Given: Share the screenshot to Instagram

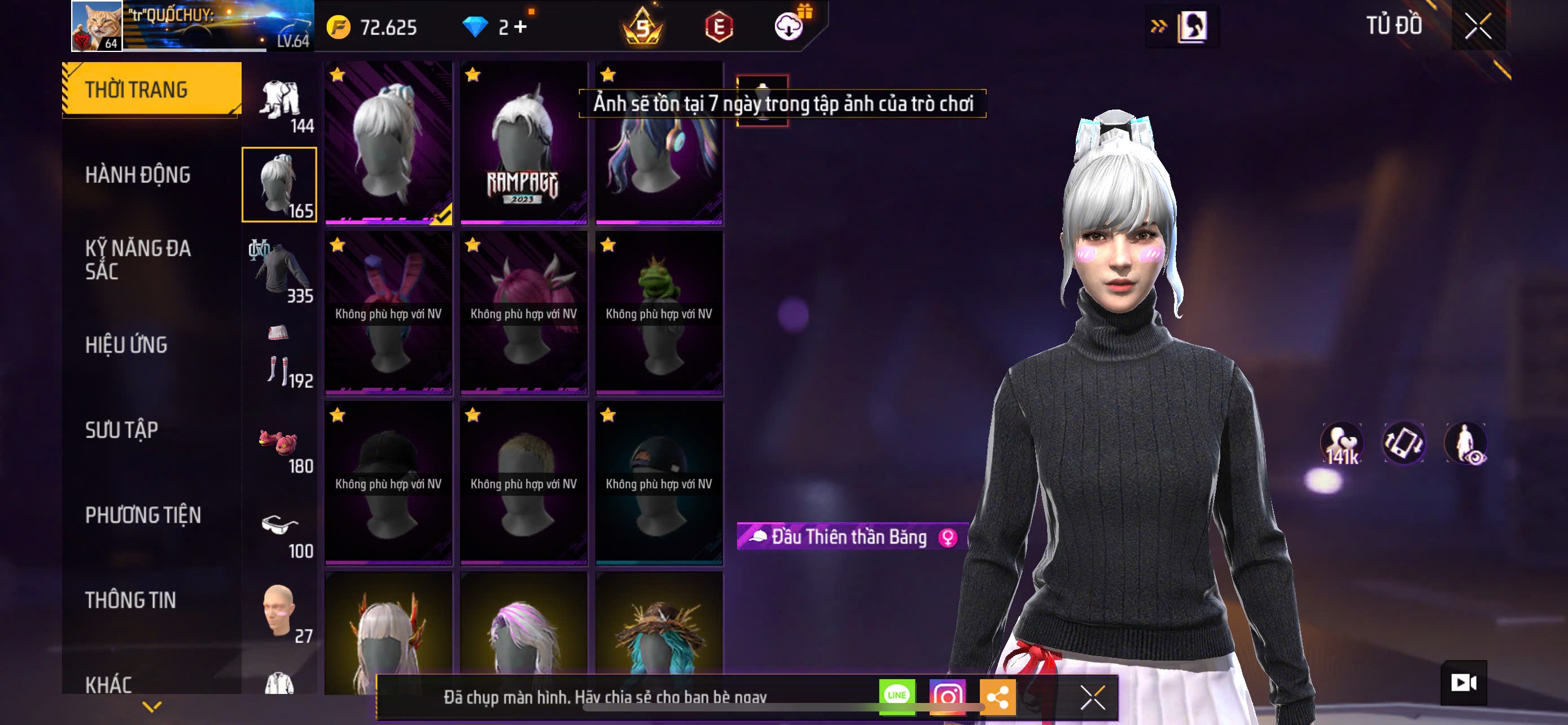Looking at the screenshot, I should tap(947, 696).
